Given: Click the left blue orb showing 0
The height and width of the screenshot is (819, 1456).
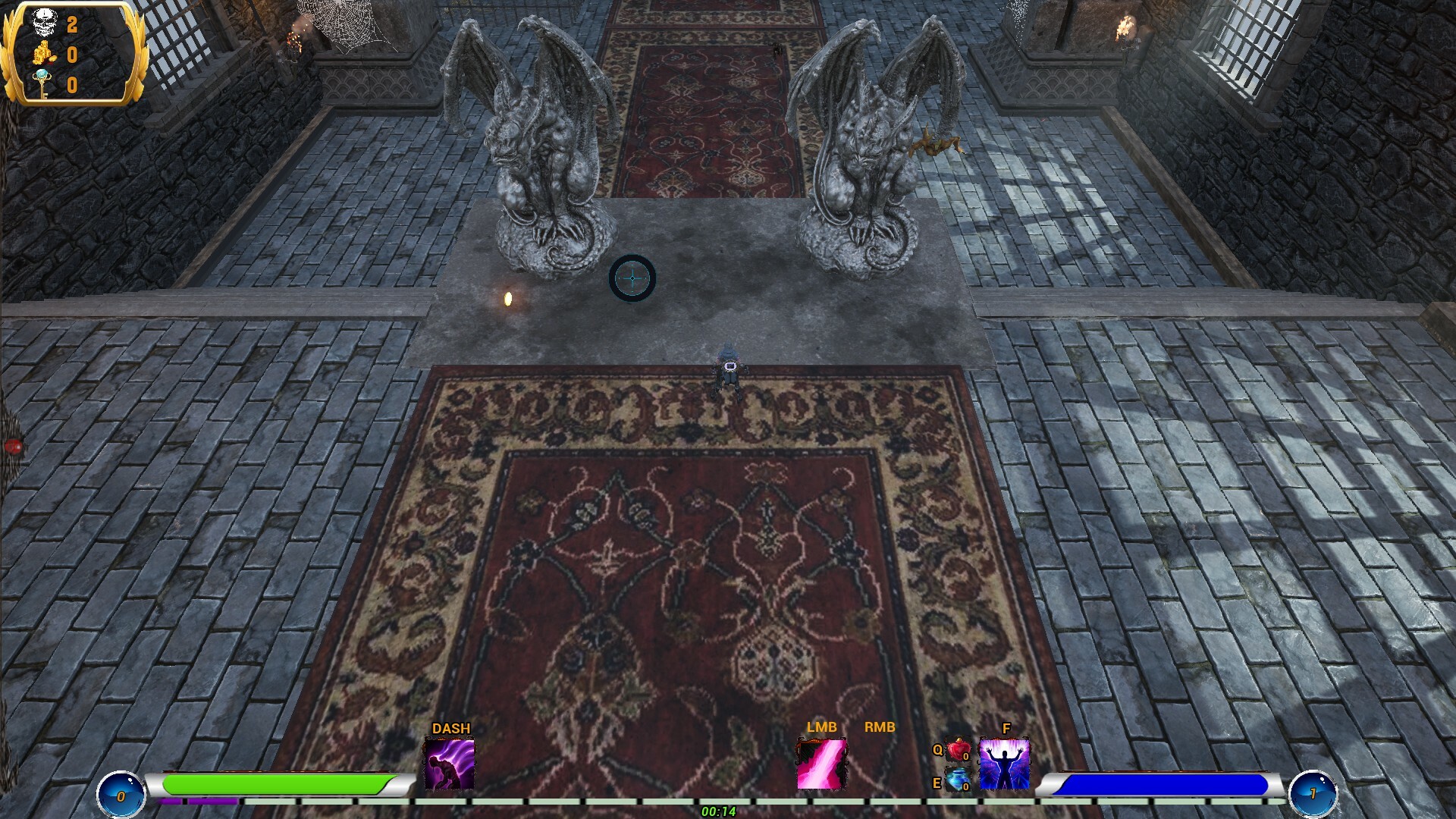Looking at the screenshot, I should coord(120,793).
